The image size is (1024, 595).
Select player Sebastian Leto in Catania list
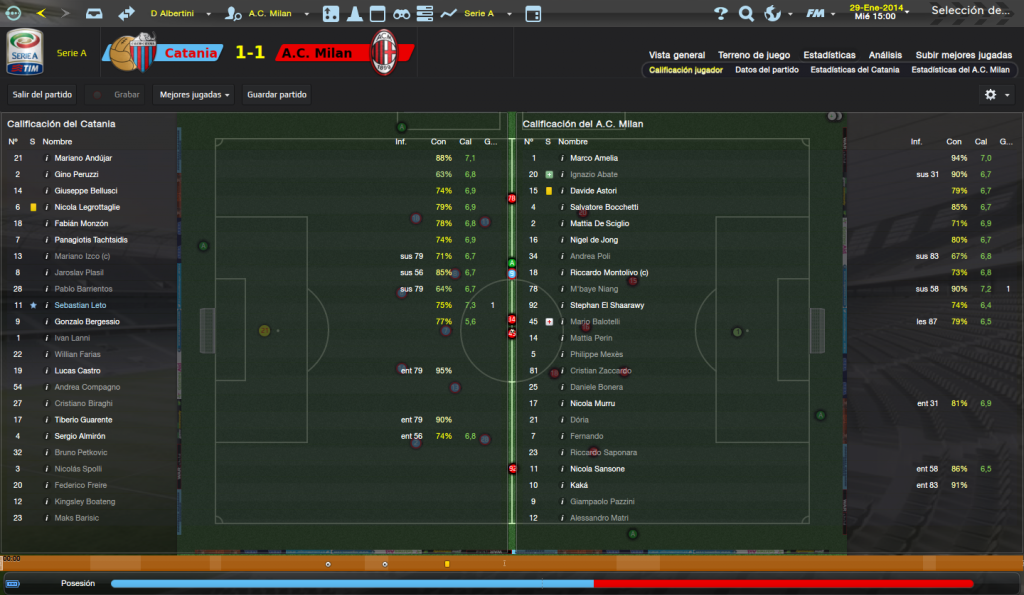pyautogui.click(x=87, y=305)
